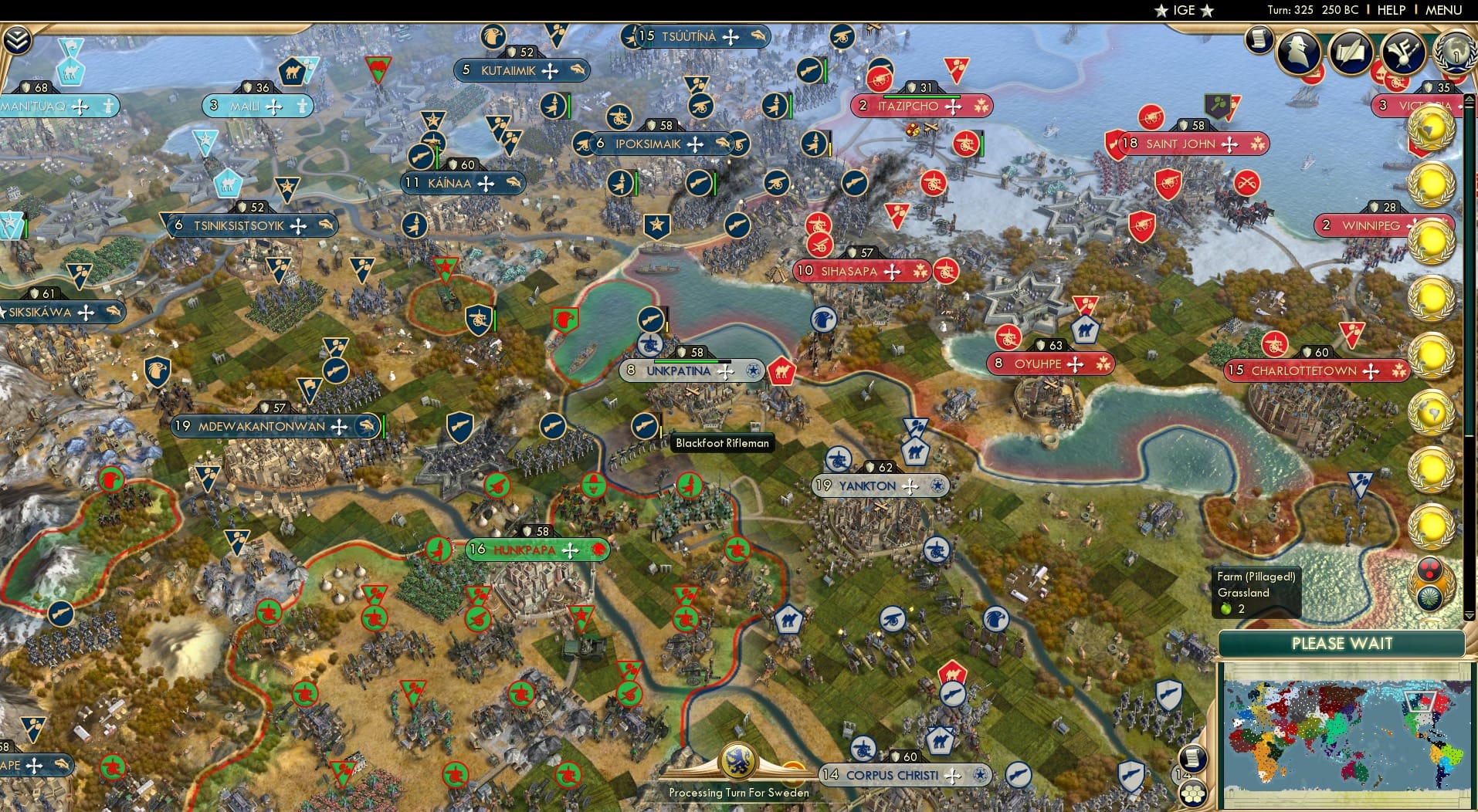
Task: Toggle strategic view with the red-dots orb
Action: coord(1431,569)
